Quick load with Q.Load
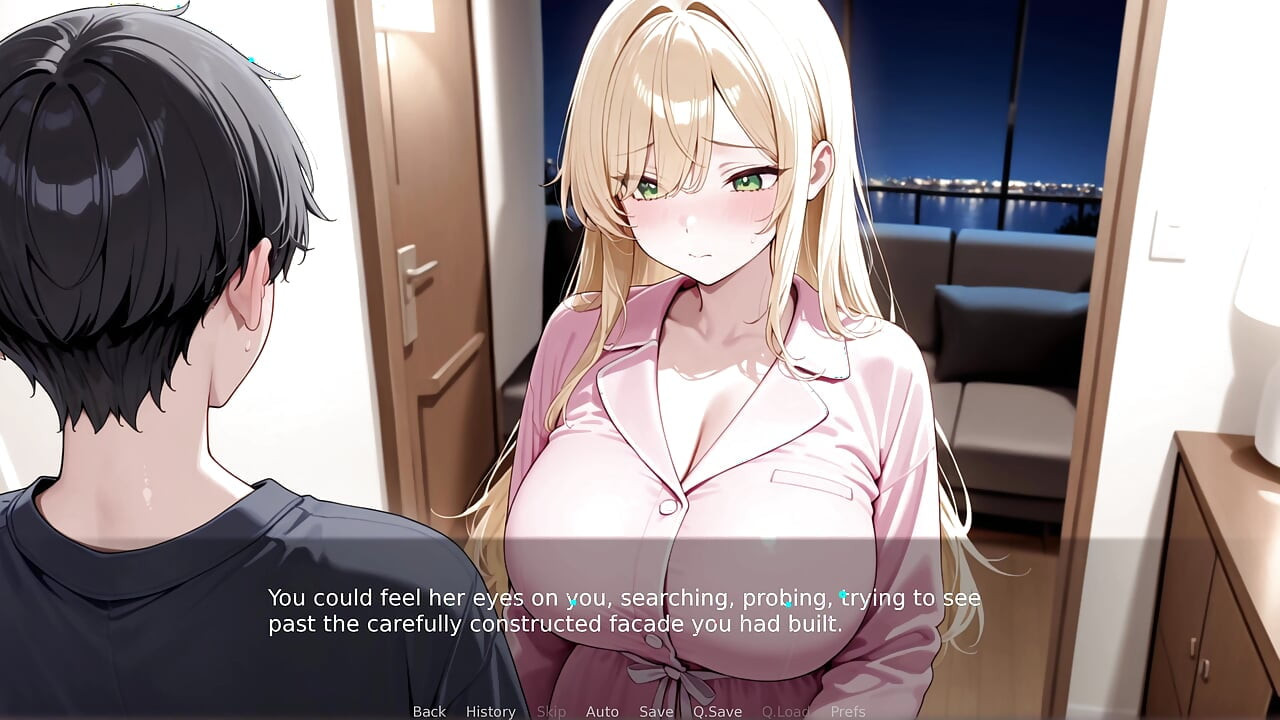1280x720 pixels. coord(785,711)
